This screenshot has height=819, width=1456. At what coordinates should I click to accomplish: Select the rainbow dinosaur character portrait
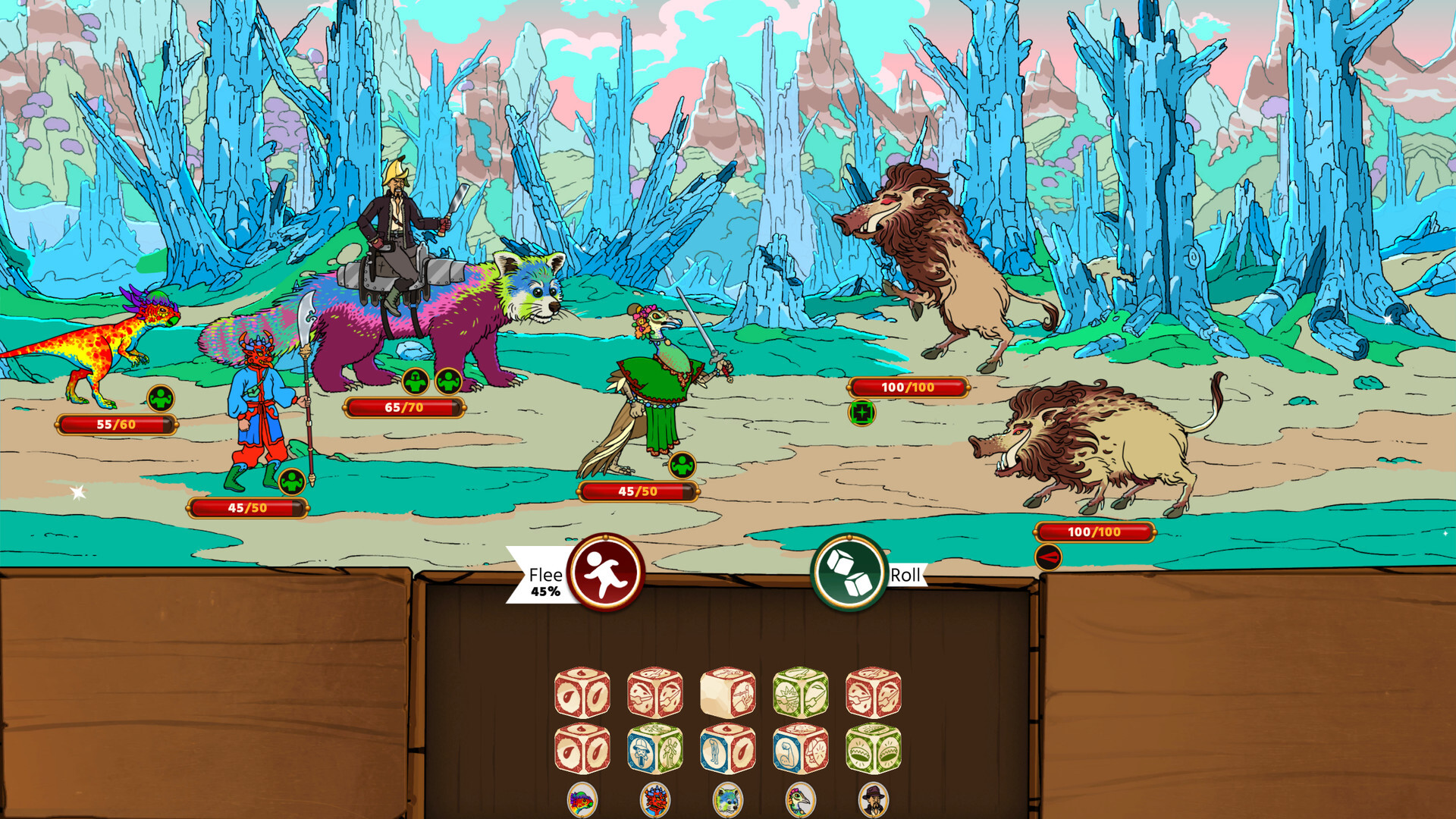click(581, 800)
